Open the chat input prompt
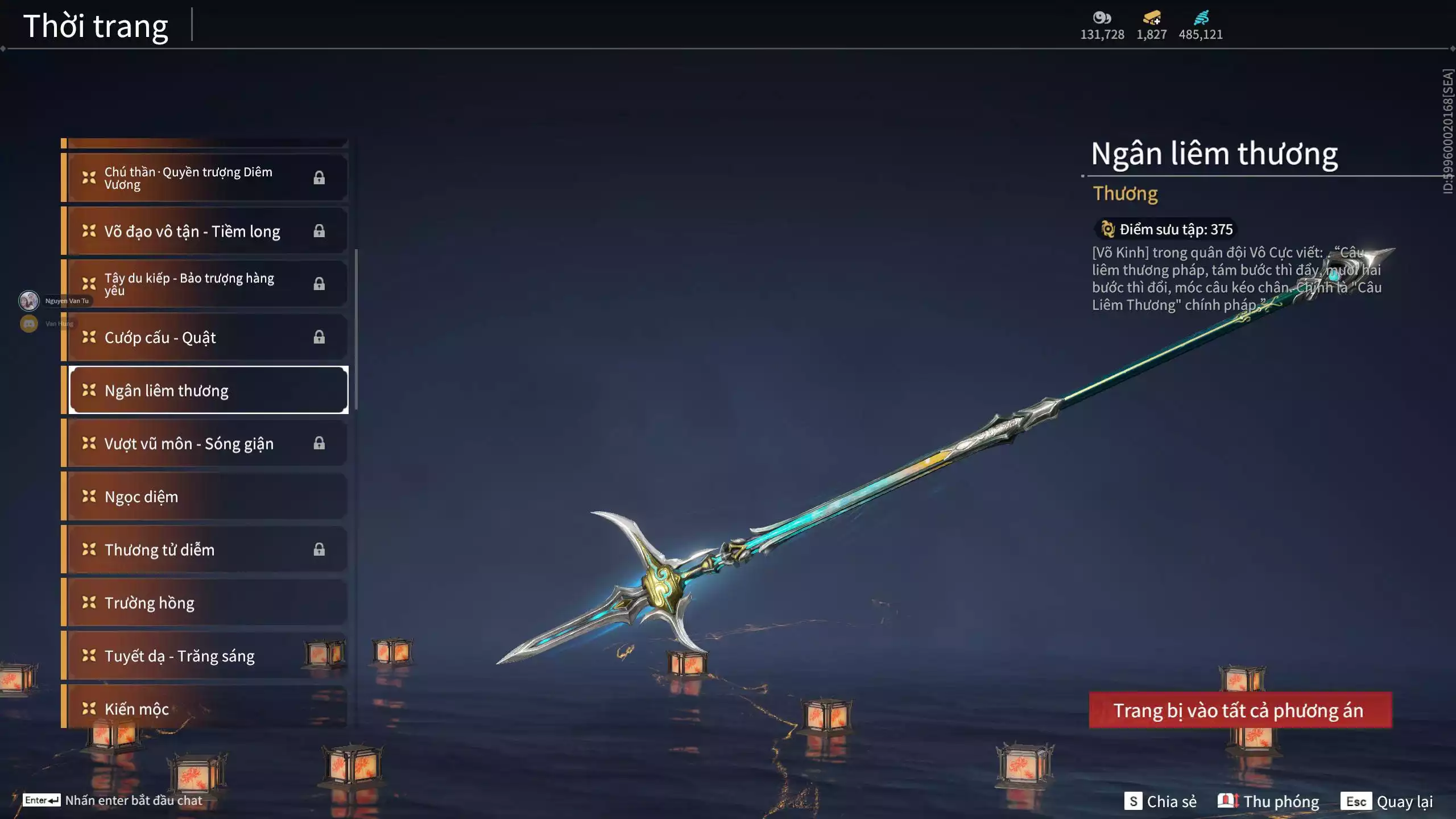 pyautogui.click(x=114, y=800)
